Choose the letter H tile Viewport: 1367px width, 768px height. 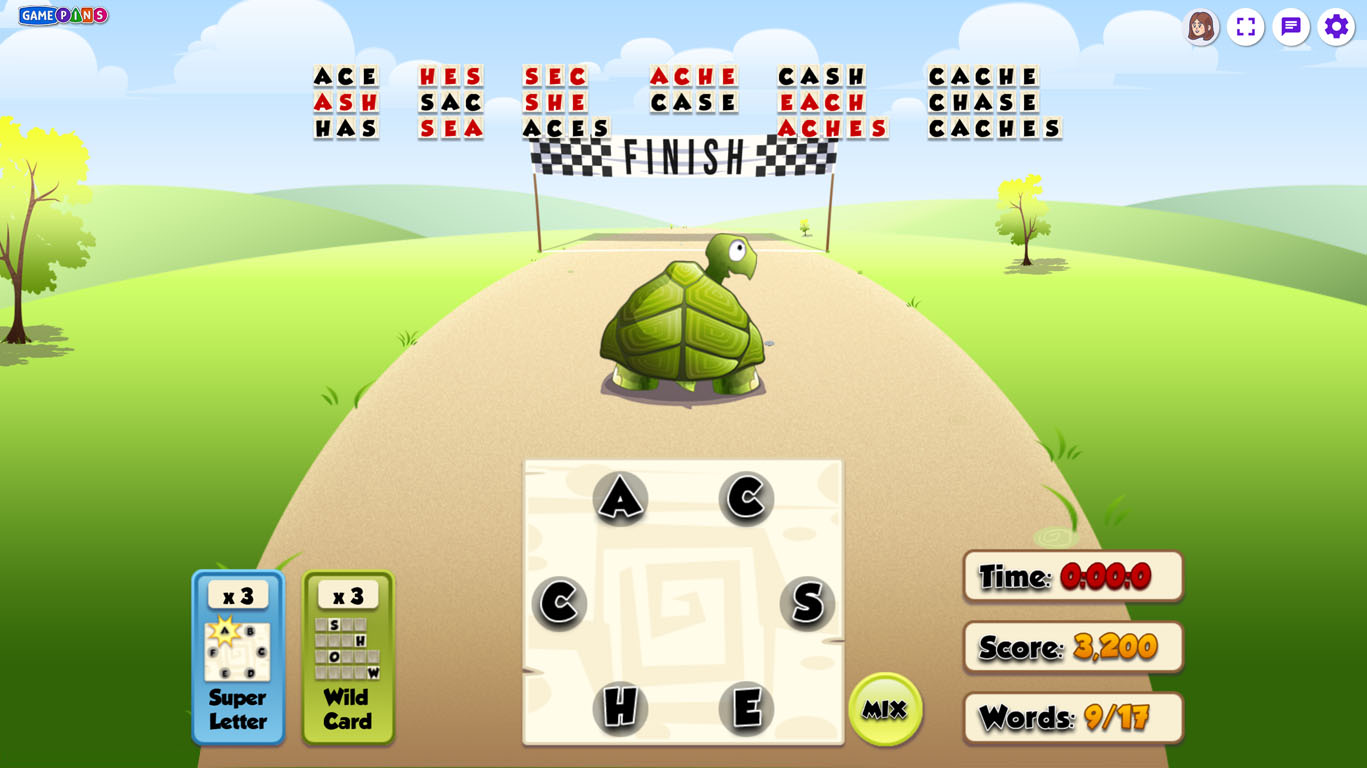click(x=620, y=708)
